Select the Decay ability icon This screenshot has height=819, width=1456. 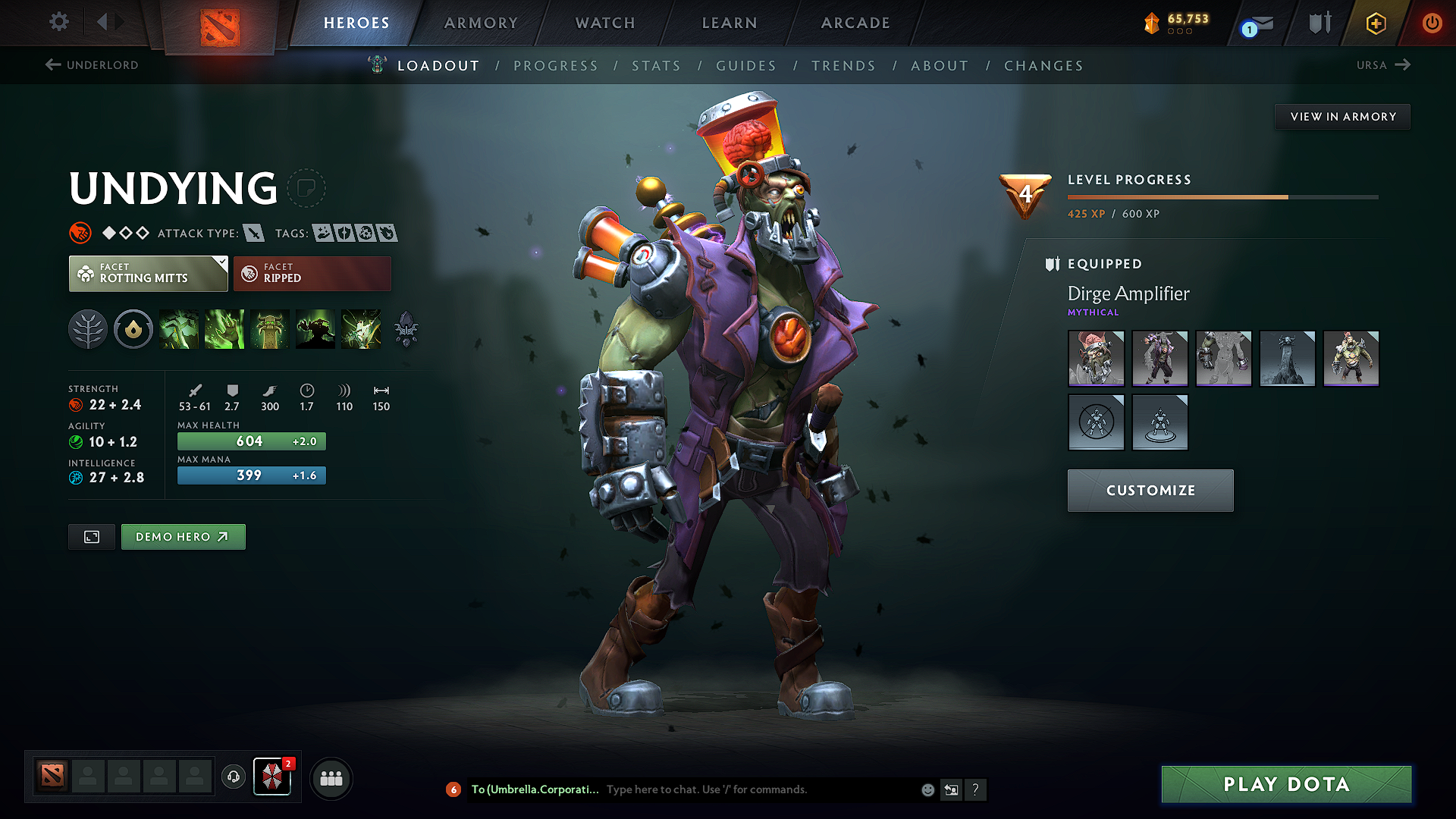179,329
